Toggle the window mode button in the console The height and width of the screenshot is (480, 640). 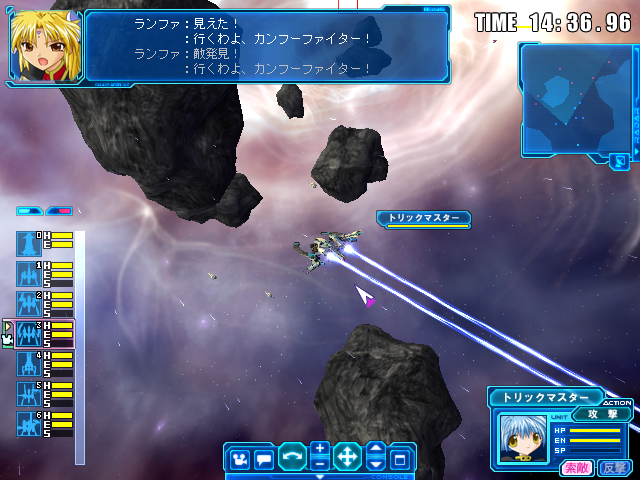pos(400,460)
